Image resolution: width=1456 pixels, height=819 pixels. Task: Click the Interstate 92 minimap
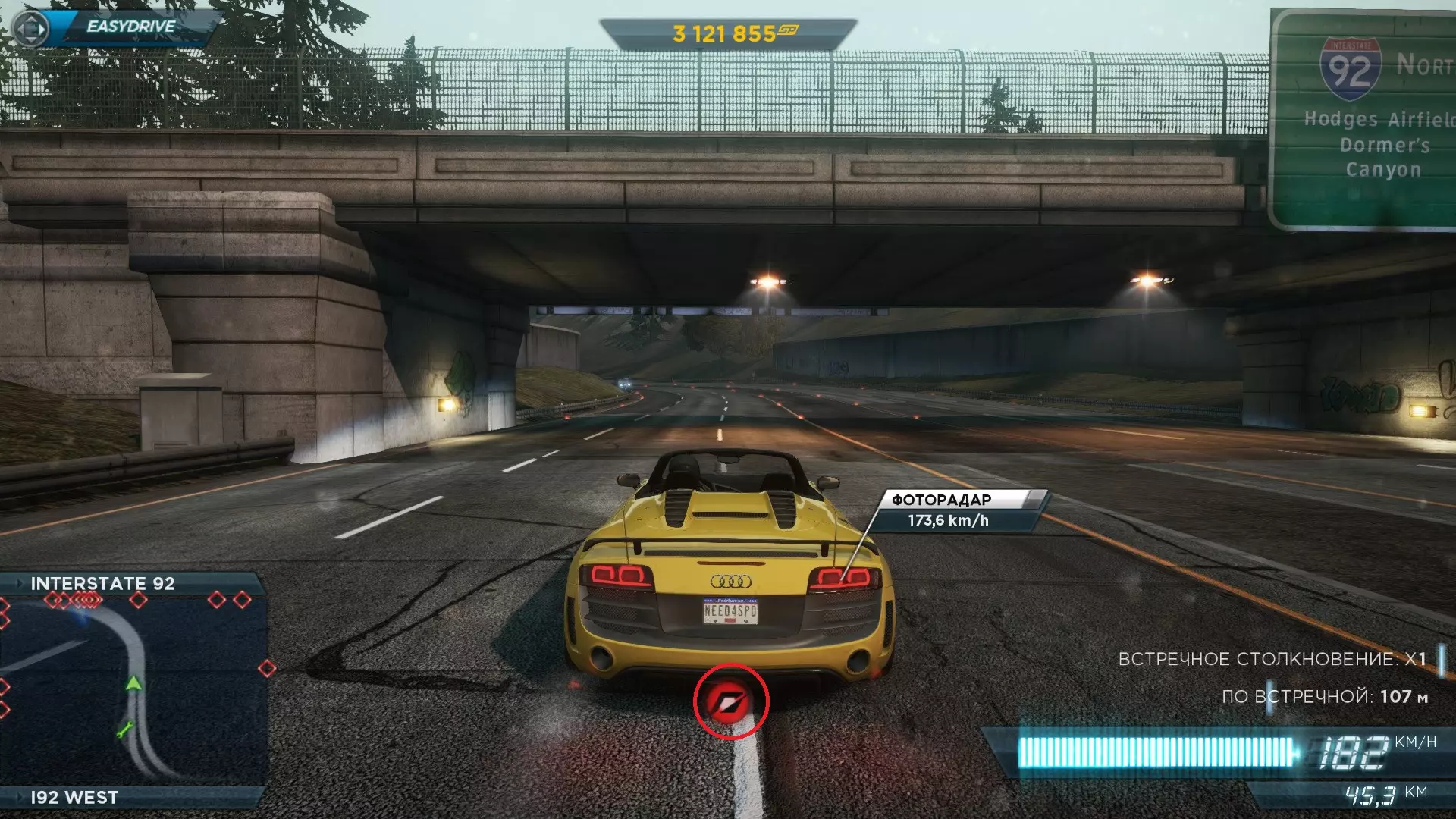tap(133, 690)
